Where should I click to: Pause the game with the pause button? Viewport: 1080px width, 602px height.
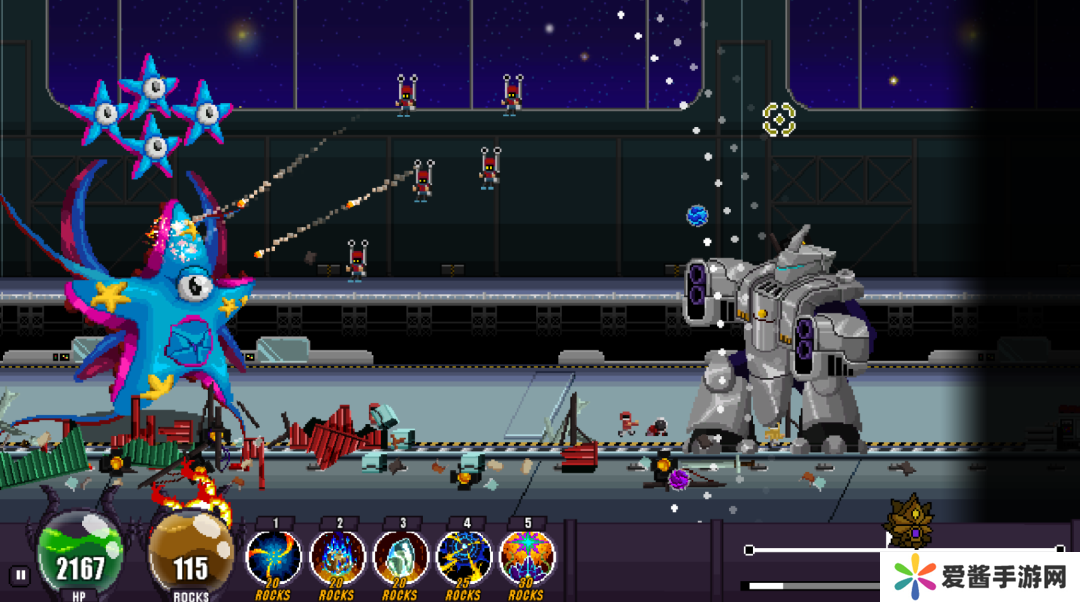coord(19,575)
